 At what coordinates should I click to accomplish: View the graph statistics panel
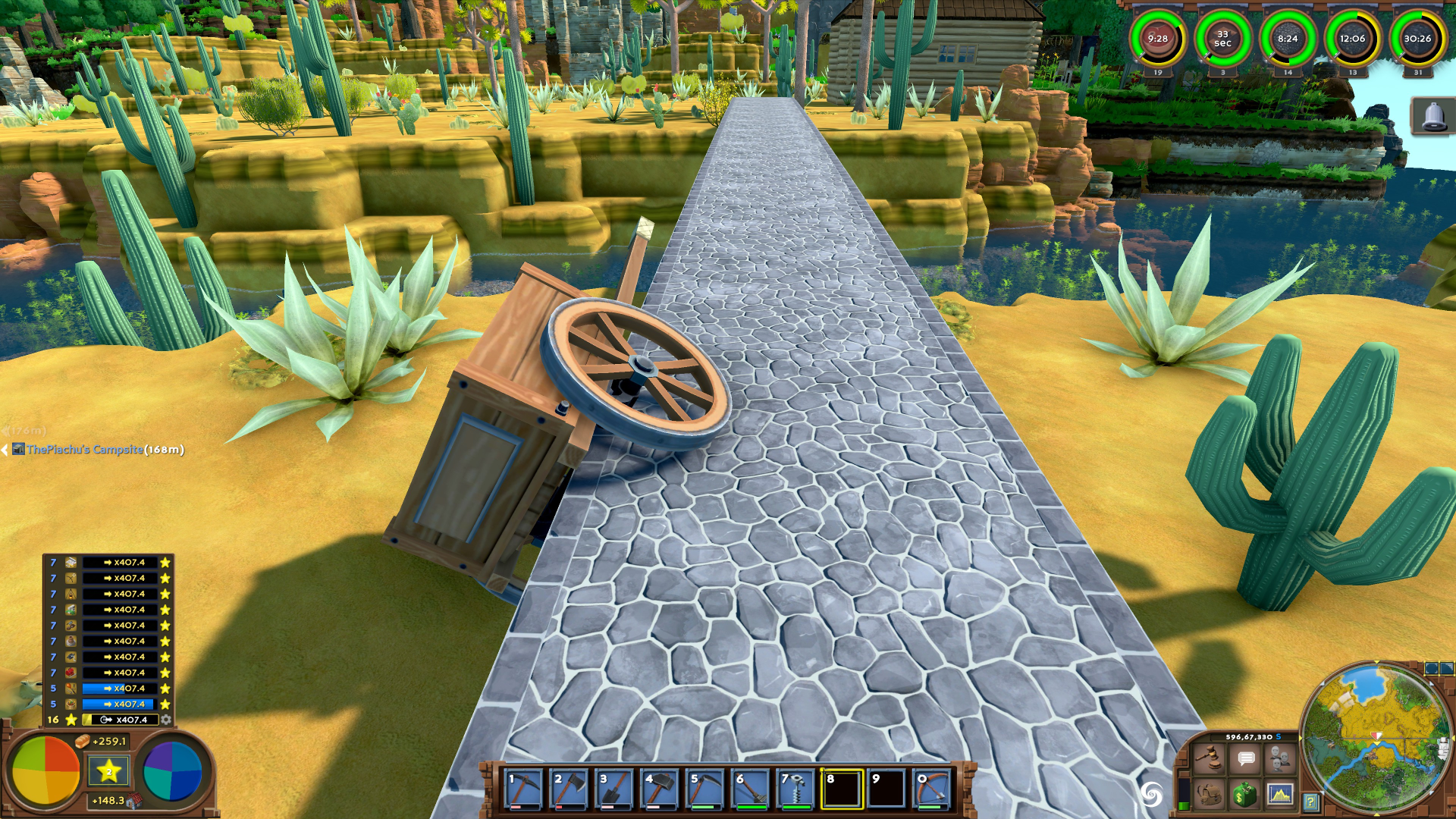1280,795
